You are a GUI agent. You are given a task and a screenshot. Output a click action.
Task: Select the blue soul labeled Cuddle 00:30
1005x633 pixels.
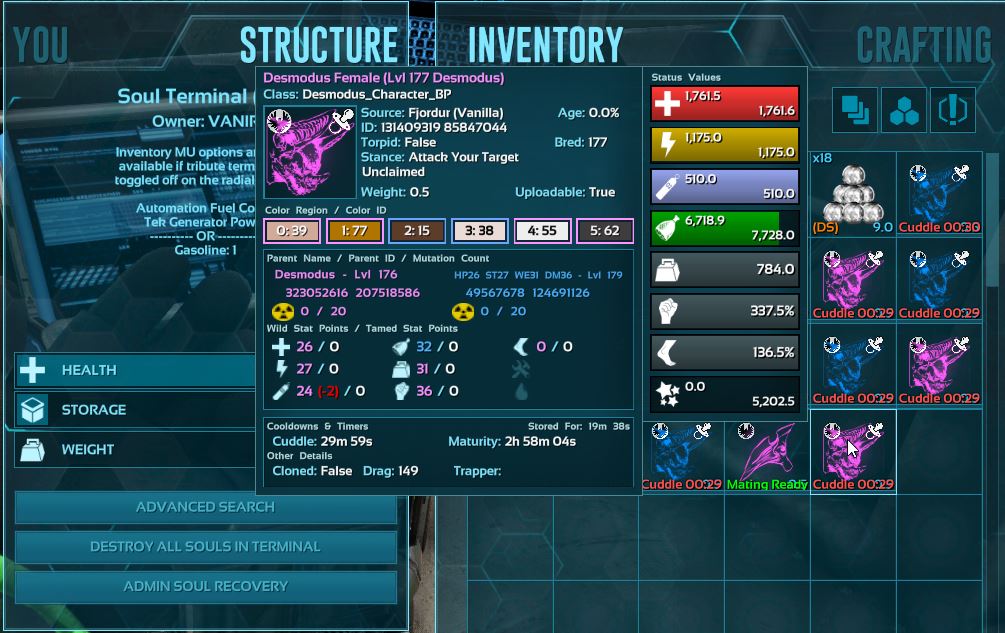pos(938,194)
